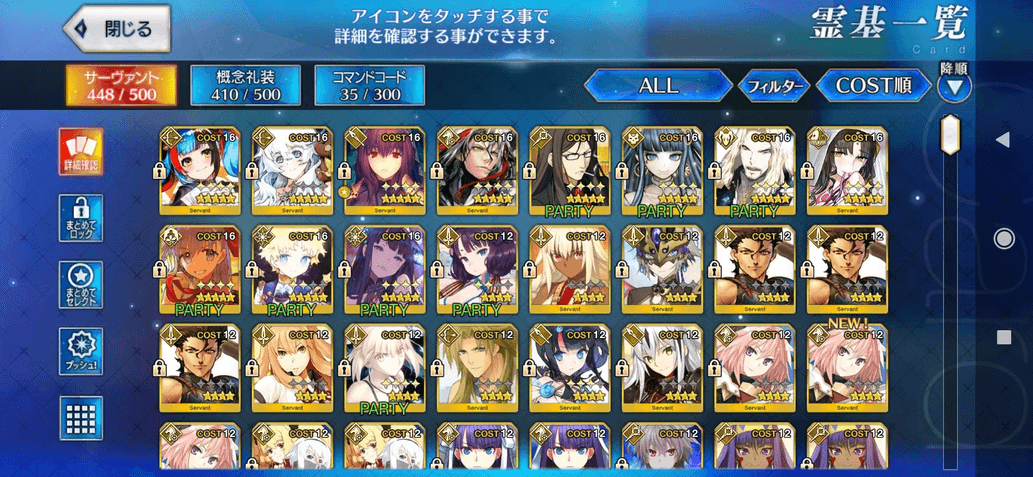Screen dimensions: 1033x477
Task: Close the list with the 閉じる button
Action: 115,29
